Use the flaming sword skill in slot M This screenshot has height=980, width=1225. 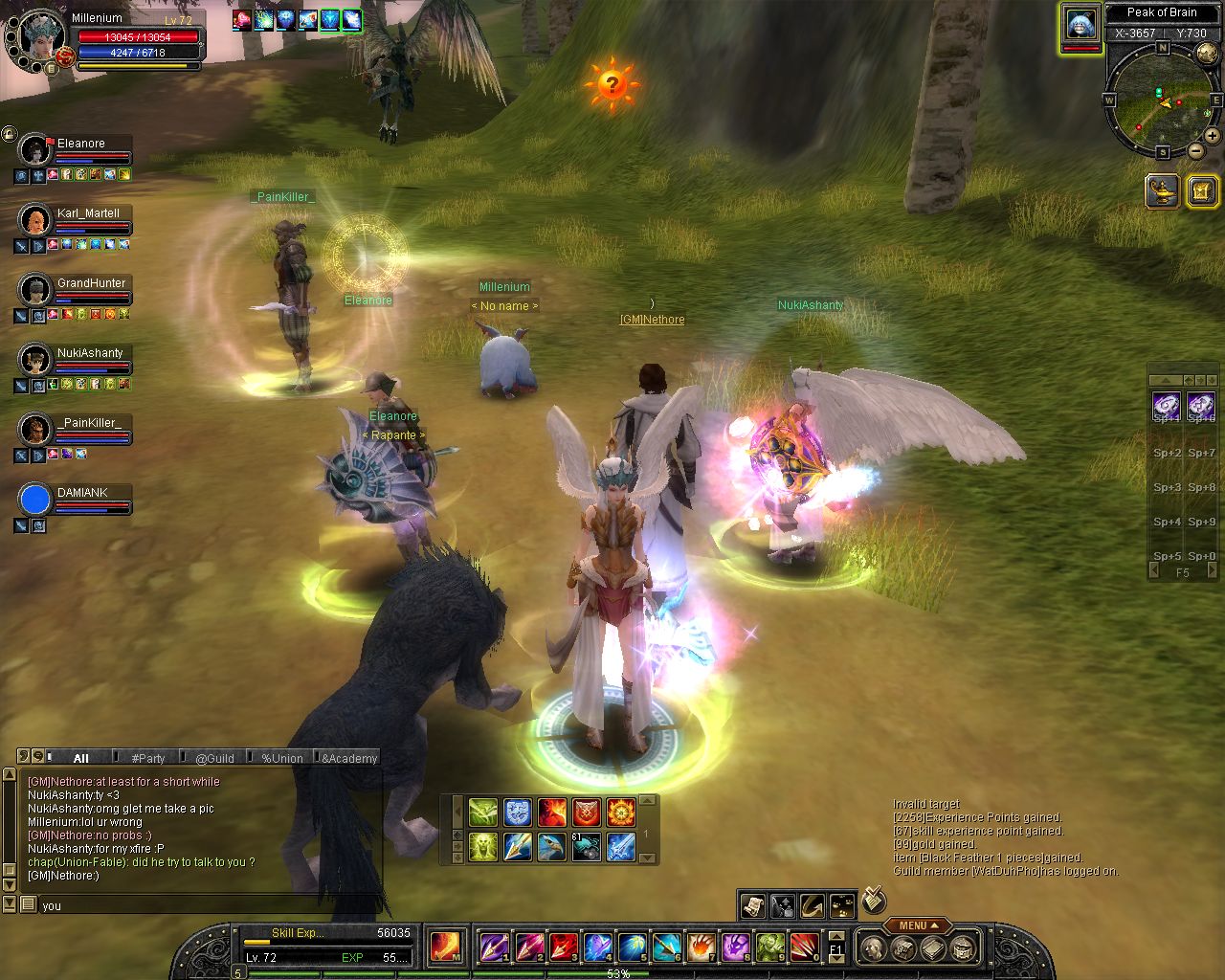[446, 947]
